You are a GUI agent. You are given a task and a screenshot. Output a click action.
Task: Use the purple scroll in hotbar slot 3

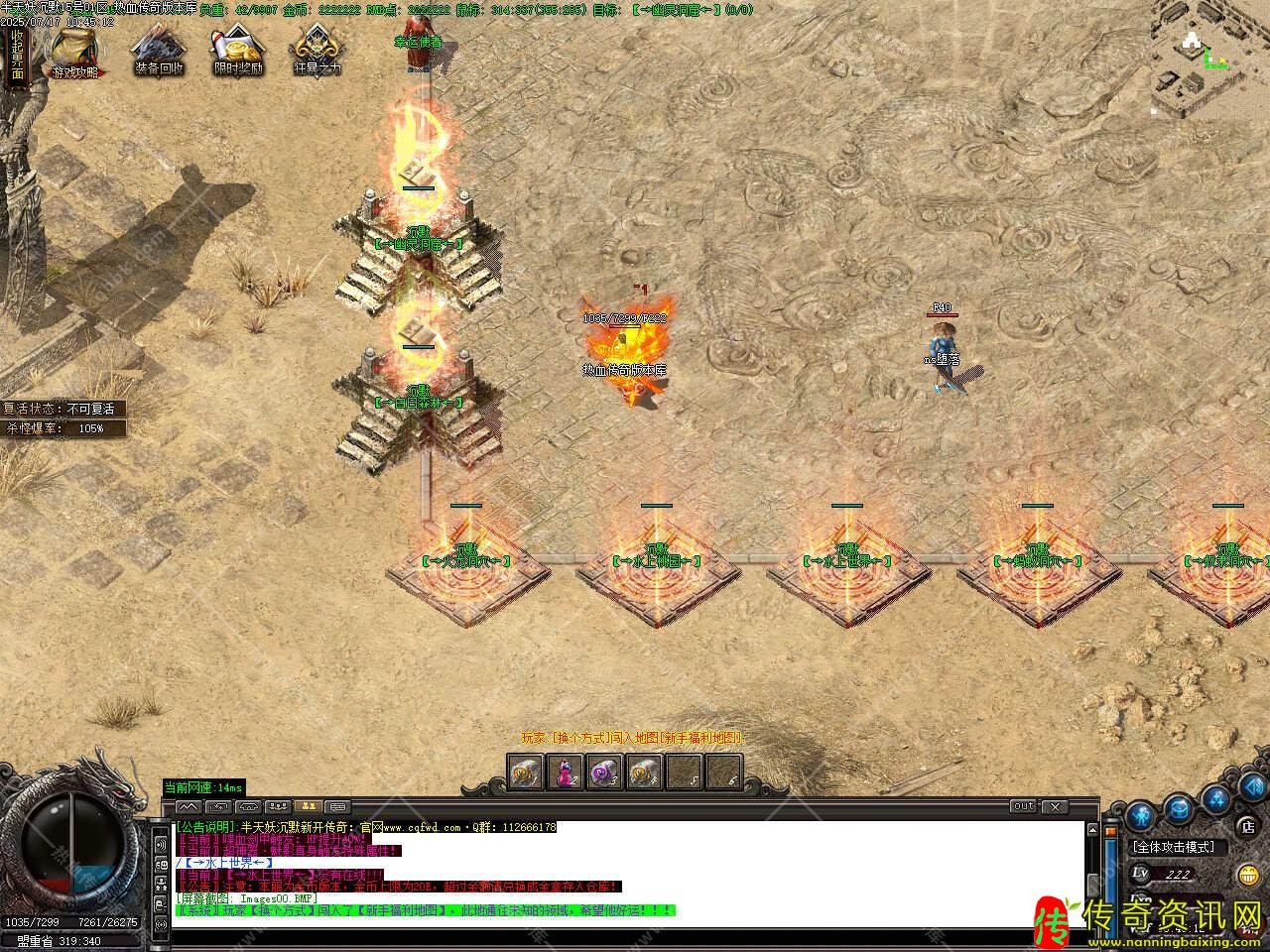coord(605,772)
